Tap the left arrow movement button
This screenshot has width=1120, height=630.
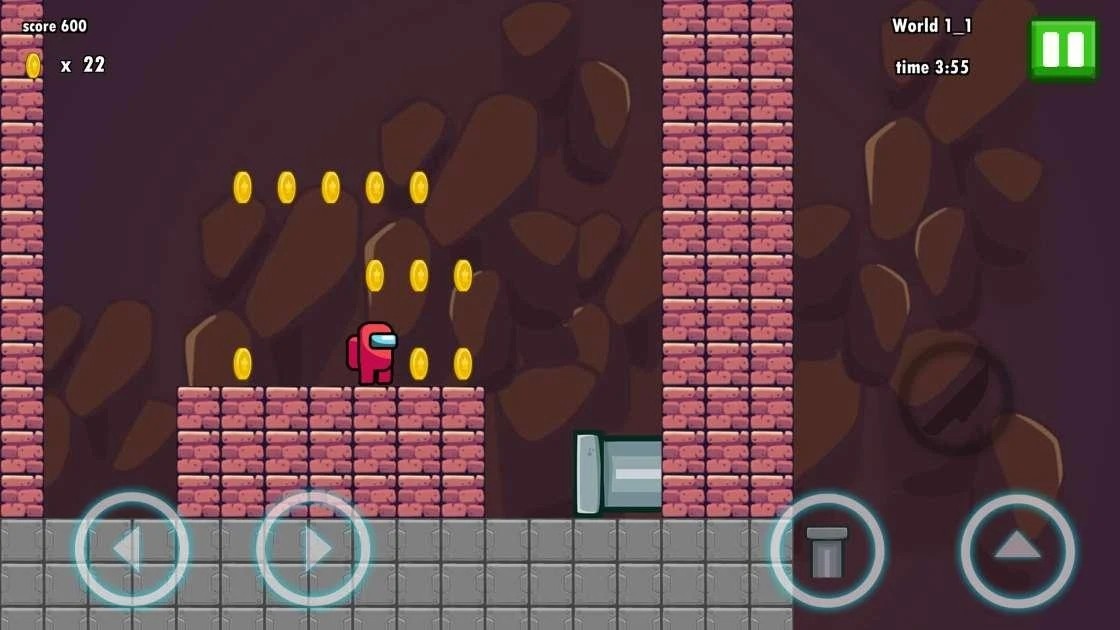(x=131, y=549)
